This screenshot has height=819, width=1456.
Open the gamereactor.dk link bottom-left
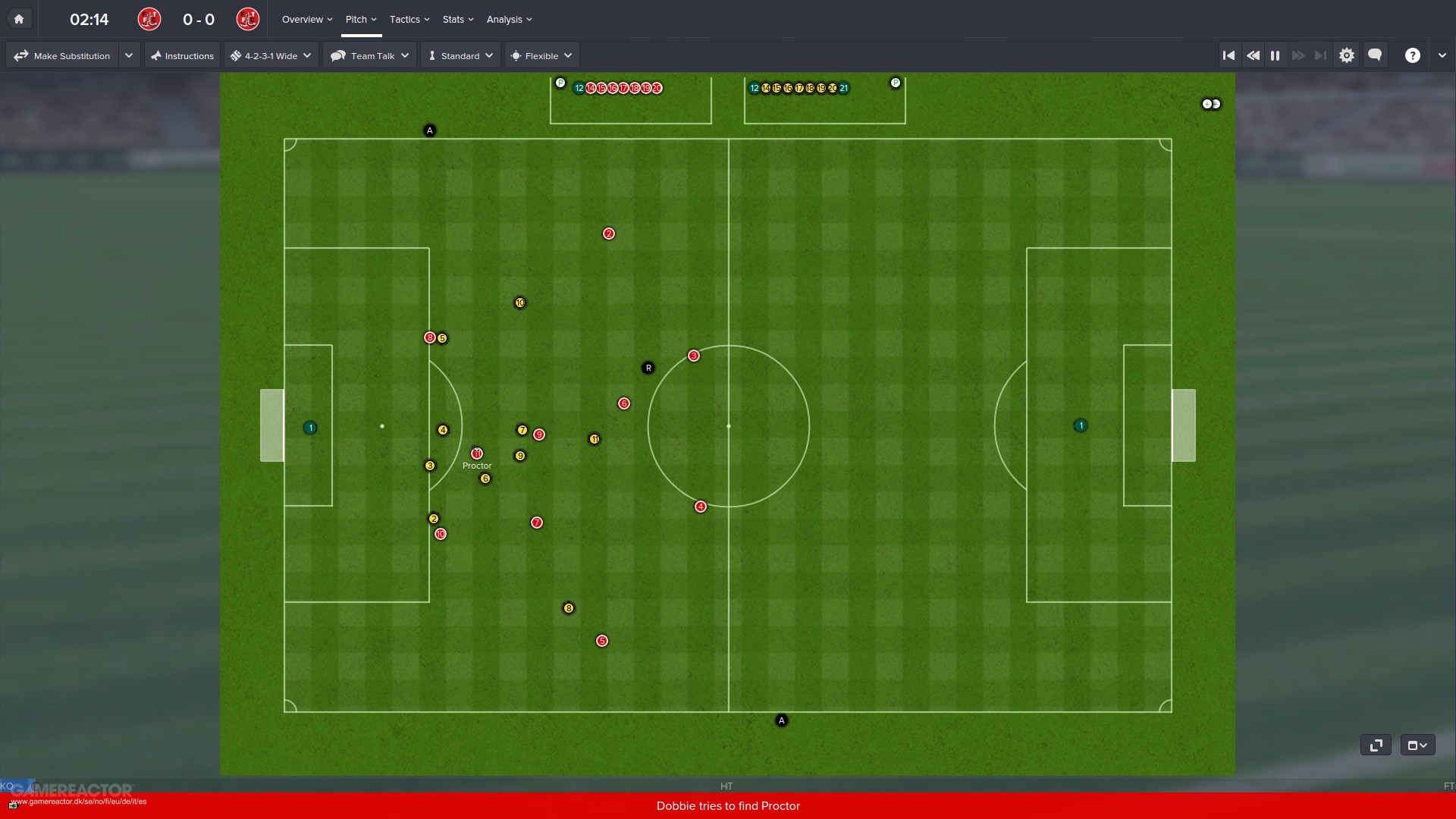click(80, 801)
